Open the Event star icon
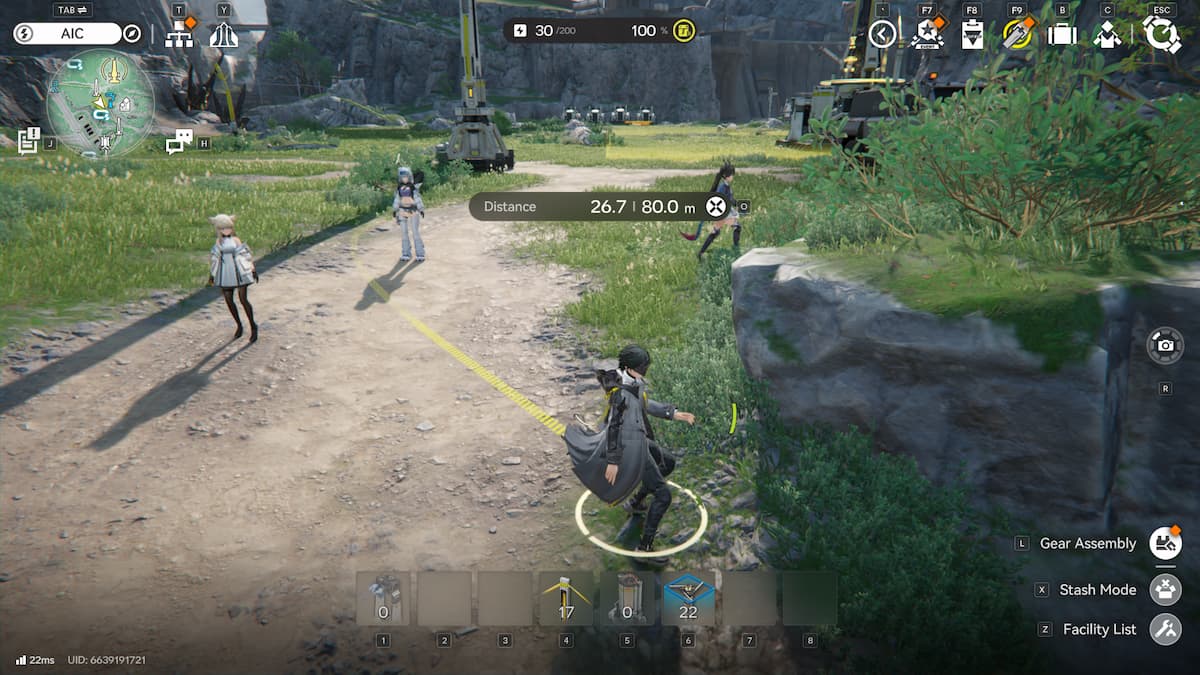The height and width of the screenshot is (675, 1200). pos(927,35)
